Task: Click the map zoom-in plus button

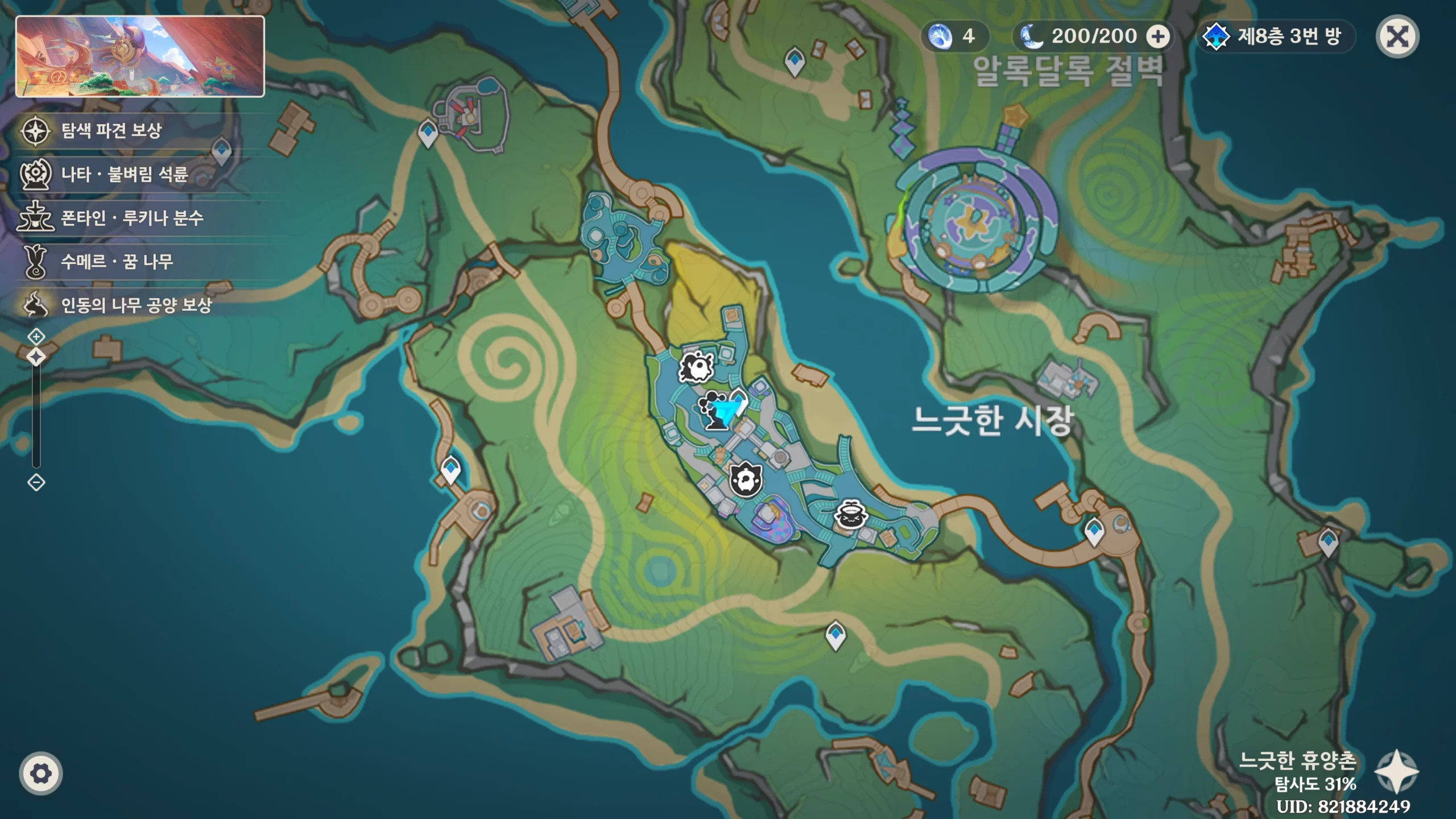Action: coord(36,337)
